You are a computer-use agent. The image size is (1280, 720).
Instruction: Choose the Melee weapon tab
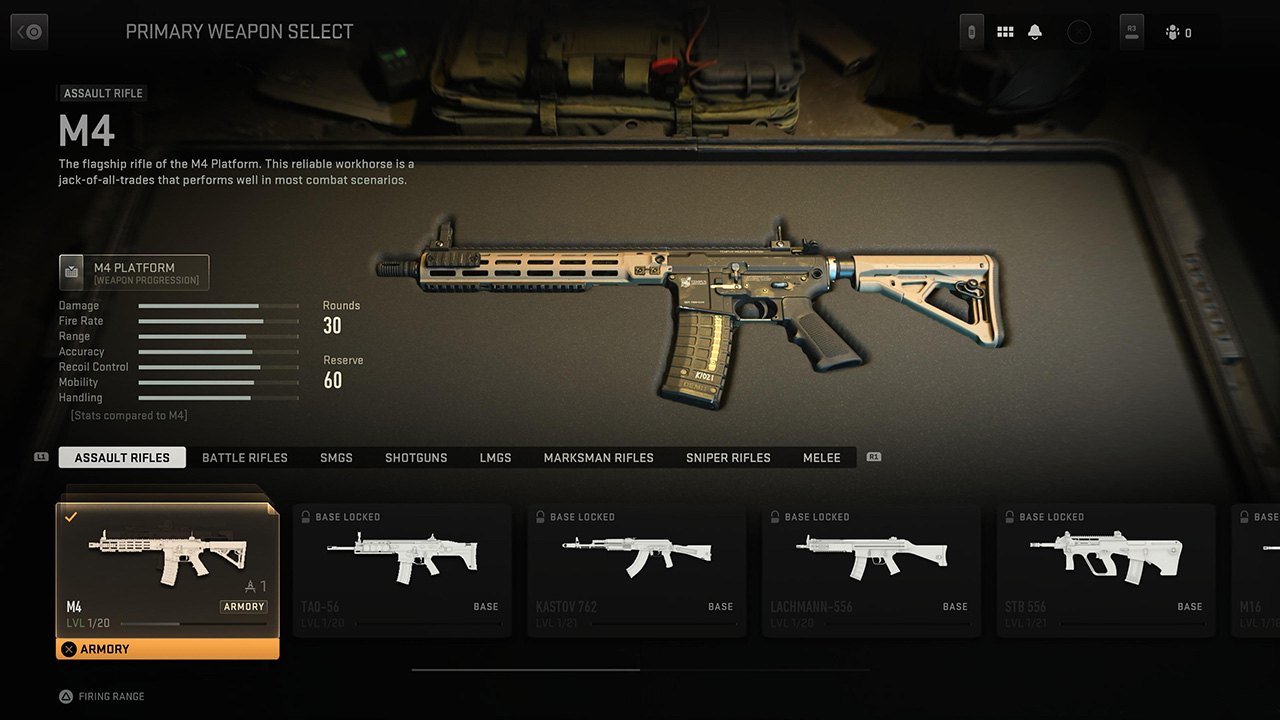(x=822, y=457)
